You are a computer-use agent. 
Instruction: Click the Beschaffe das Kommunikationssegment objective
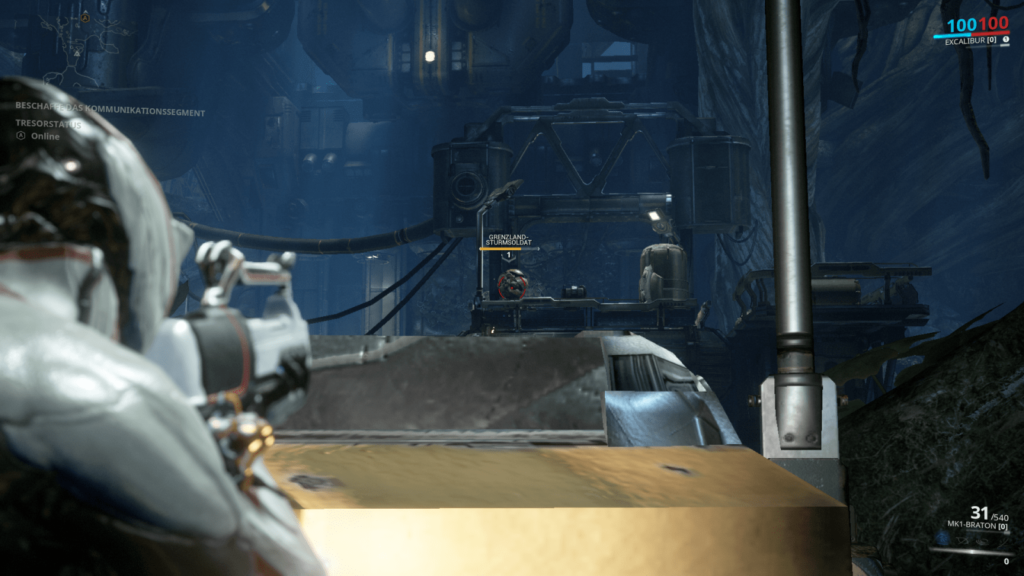110,113
